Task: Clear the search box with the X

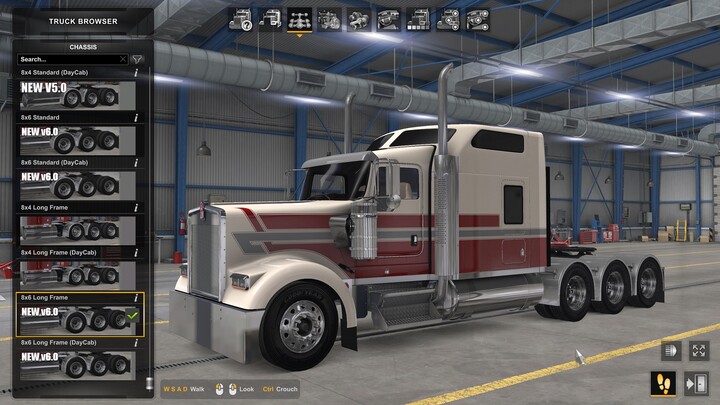Action: click(x=123, y=60)
